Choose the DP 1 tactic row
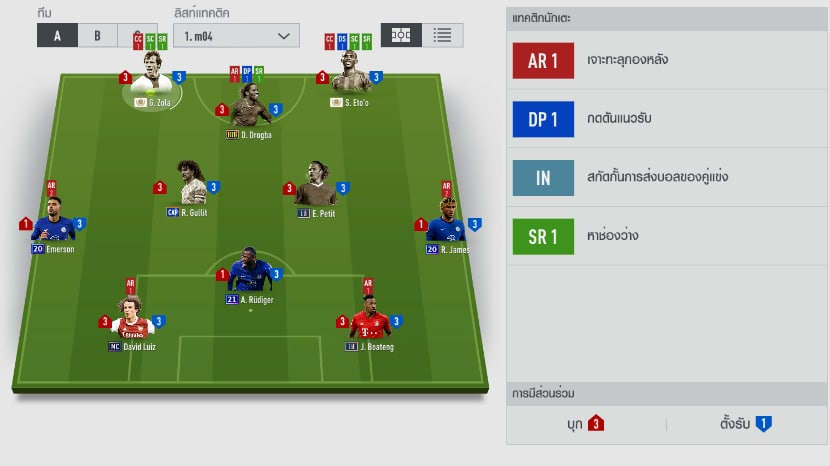The width and height of the screenshot is (830, 466). (666, 120)
